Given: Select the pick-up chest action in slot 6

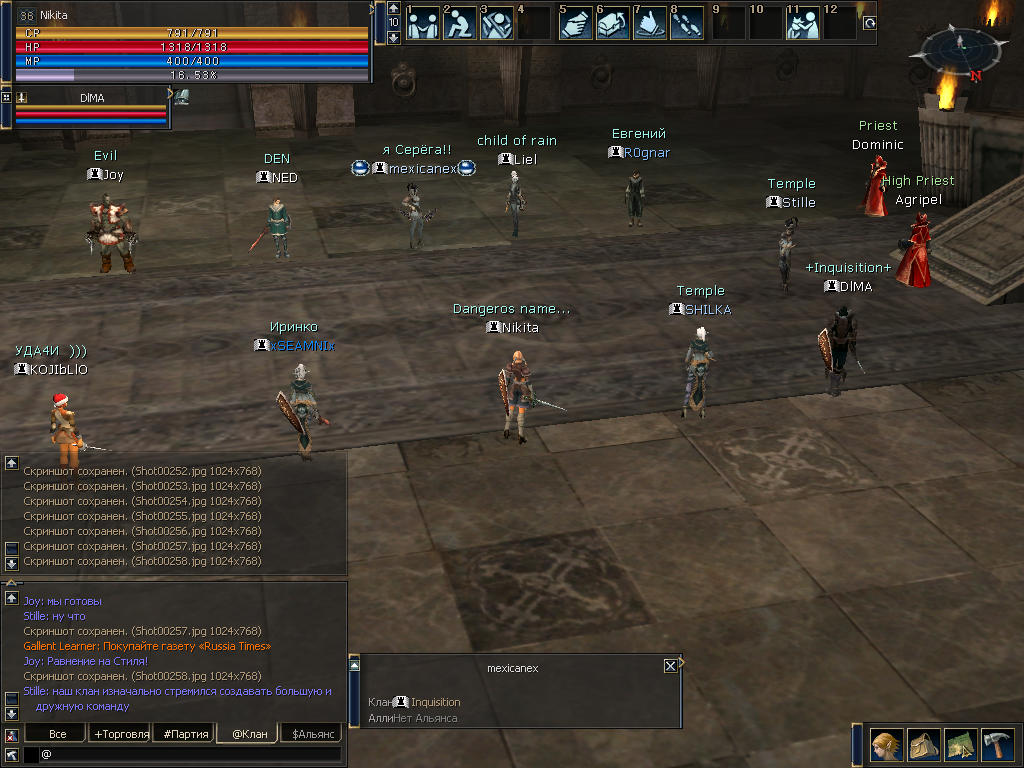Looking at the screenshot, I should click(612, 23).
